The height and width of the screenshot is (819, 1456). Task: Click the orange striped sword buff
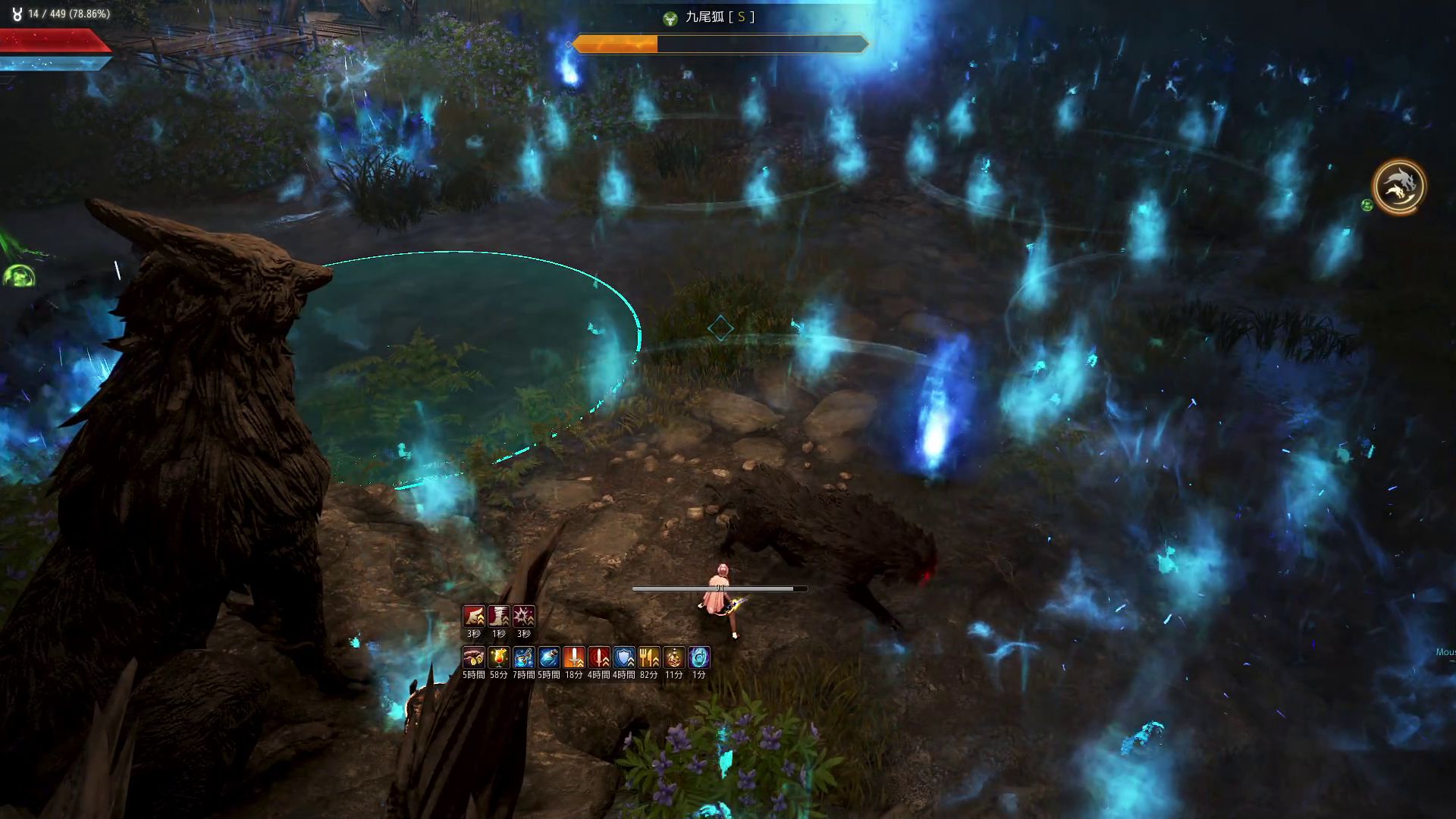tap(574, 657)
